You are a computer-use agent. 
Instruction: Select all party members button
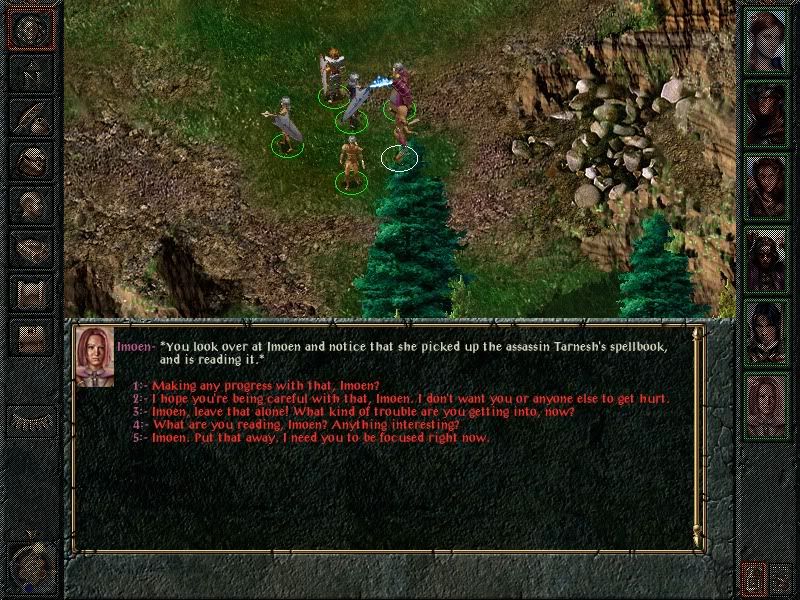pyautogui.click(x=782, y=577)
